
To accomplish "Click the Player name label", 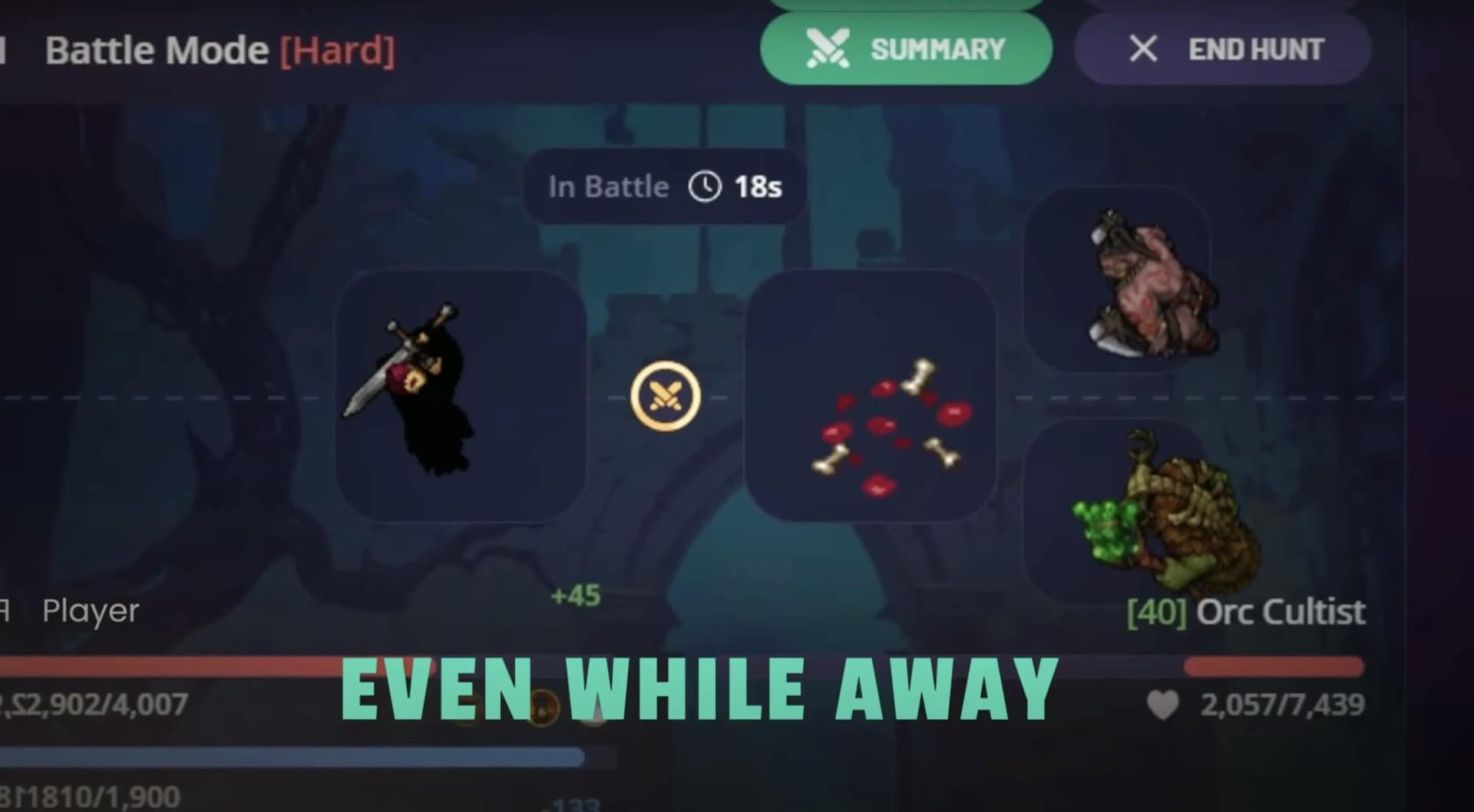I will (90, 610).
